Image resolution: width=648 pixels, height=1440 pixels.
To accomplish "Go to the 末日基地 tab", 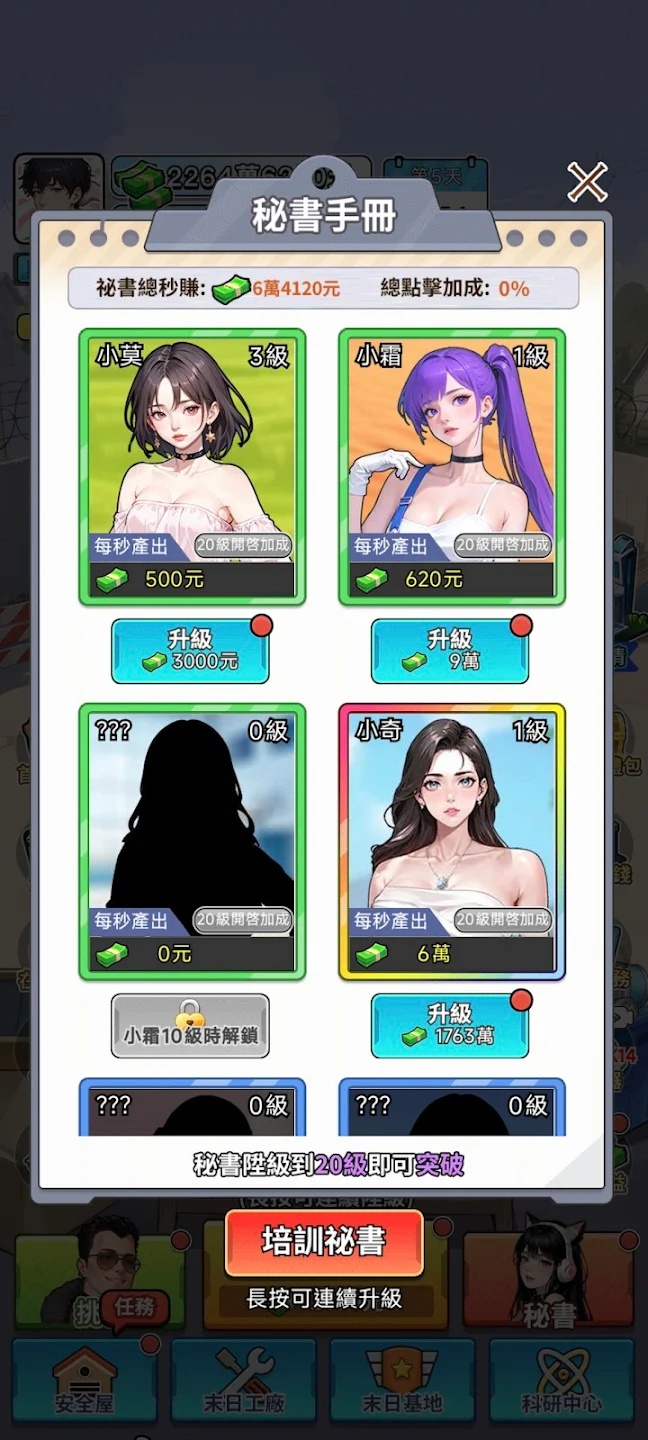I will [x=403, y=1382].
